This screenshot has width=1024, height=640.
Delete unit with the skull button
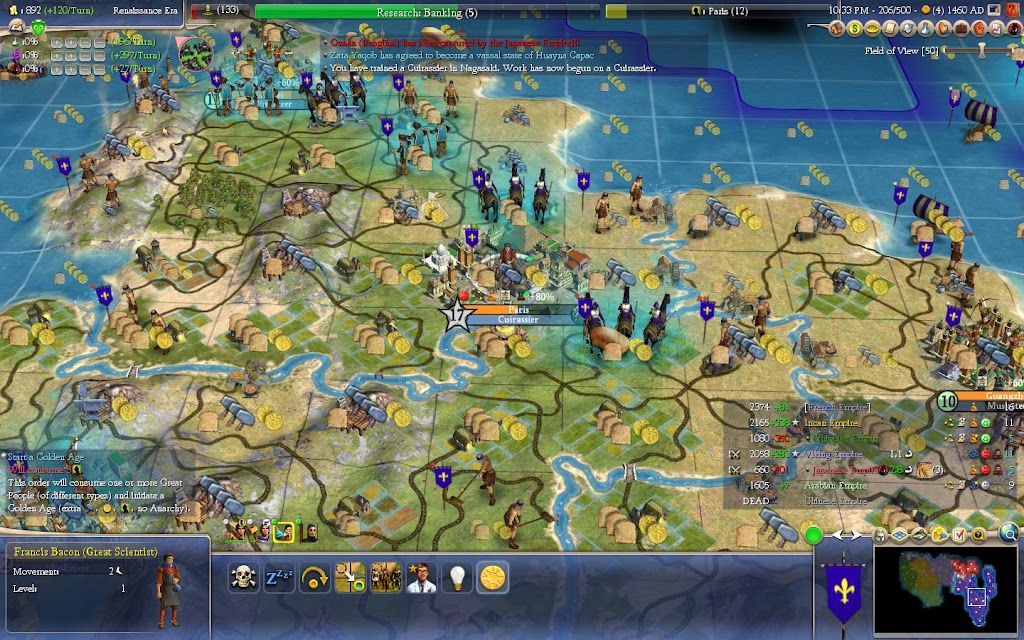coord(244,576)
